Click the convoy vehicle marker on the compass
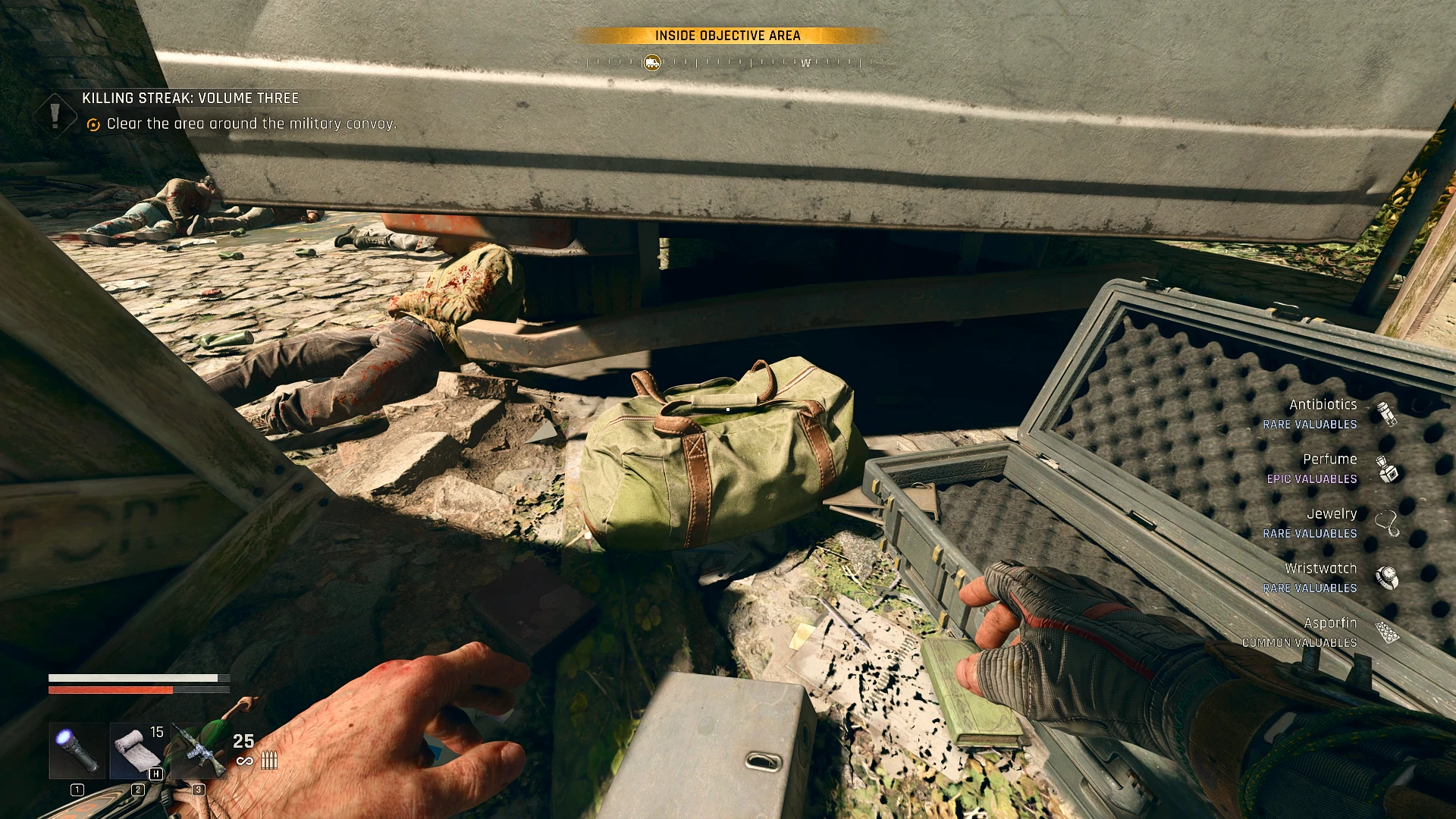 click(x=651, y=63)
